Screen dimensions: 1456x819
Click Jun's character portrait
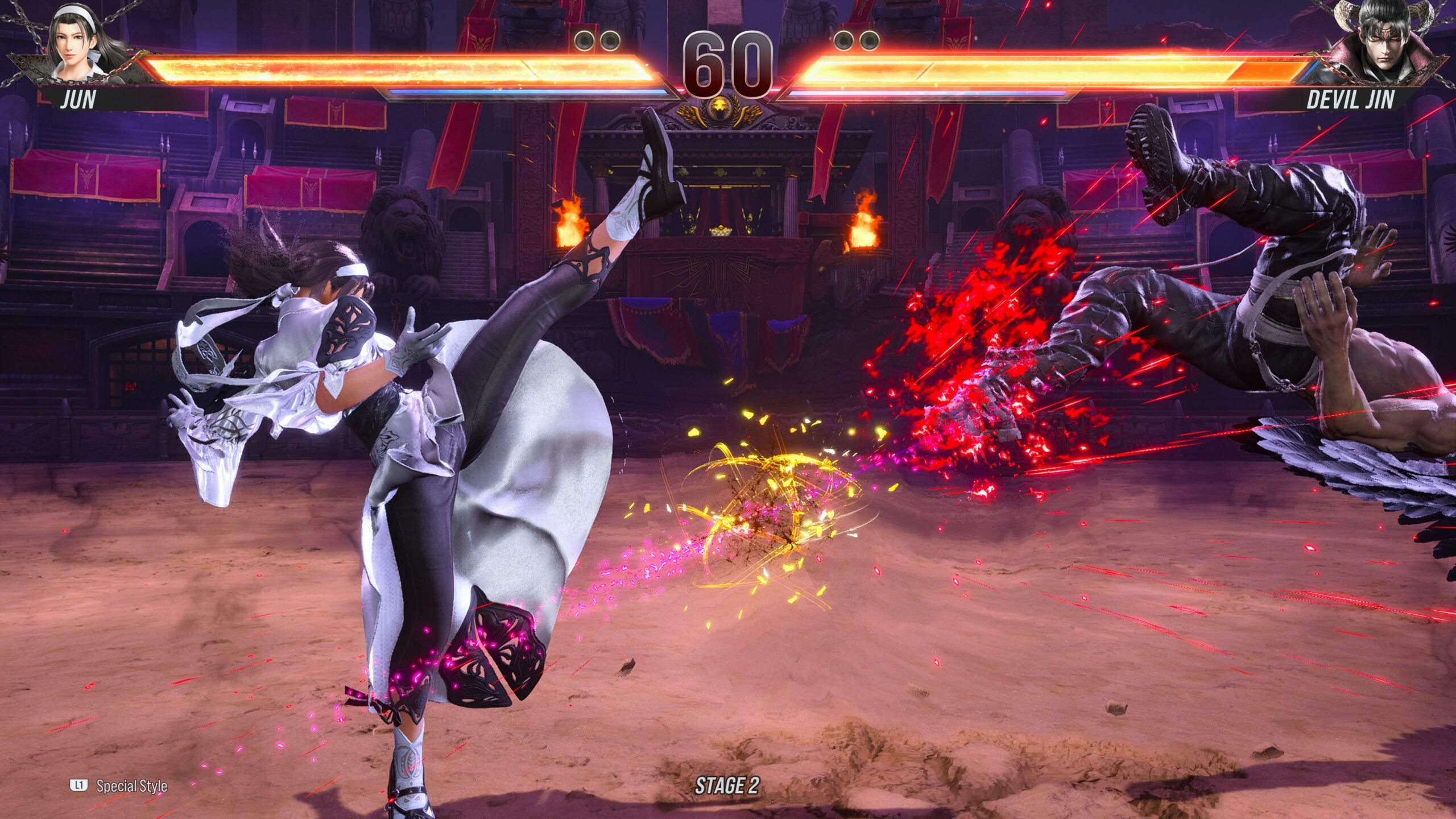tap(78, 44)
